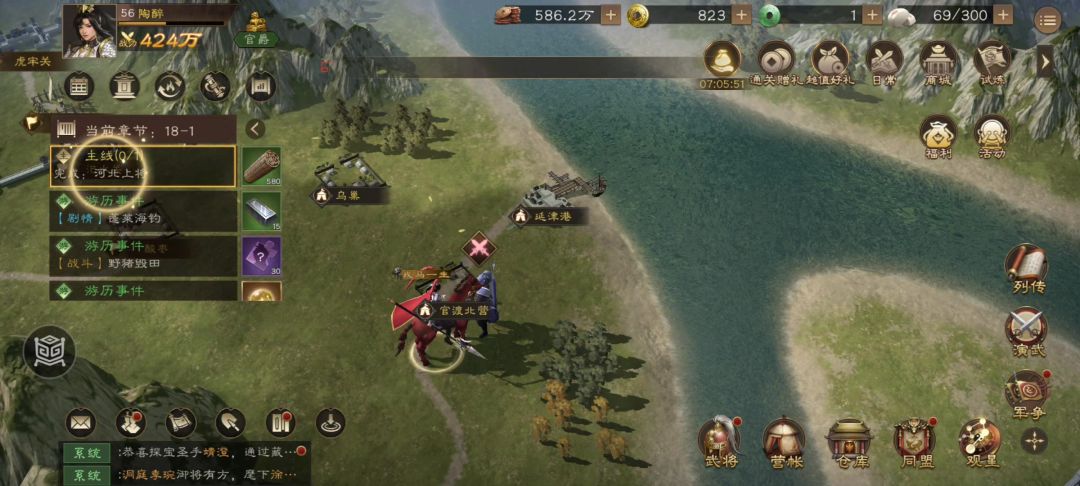The image size is (1080, 486).
Task: Open the 营帐 camp tent menu
Action: (783, 440)
